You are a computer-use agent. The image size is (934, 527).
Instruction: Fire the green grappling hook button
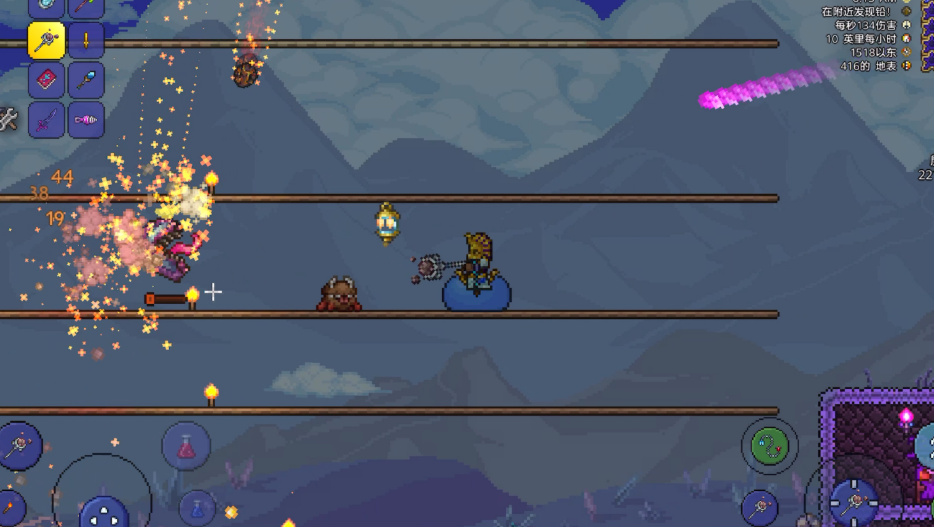click(x=770, y=446)
